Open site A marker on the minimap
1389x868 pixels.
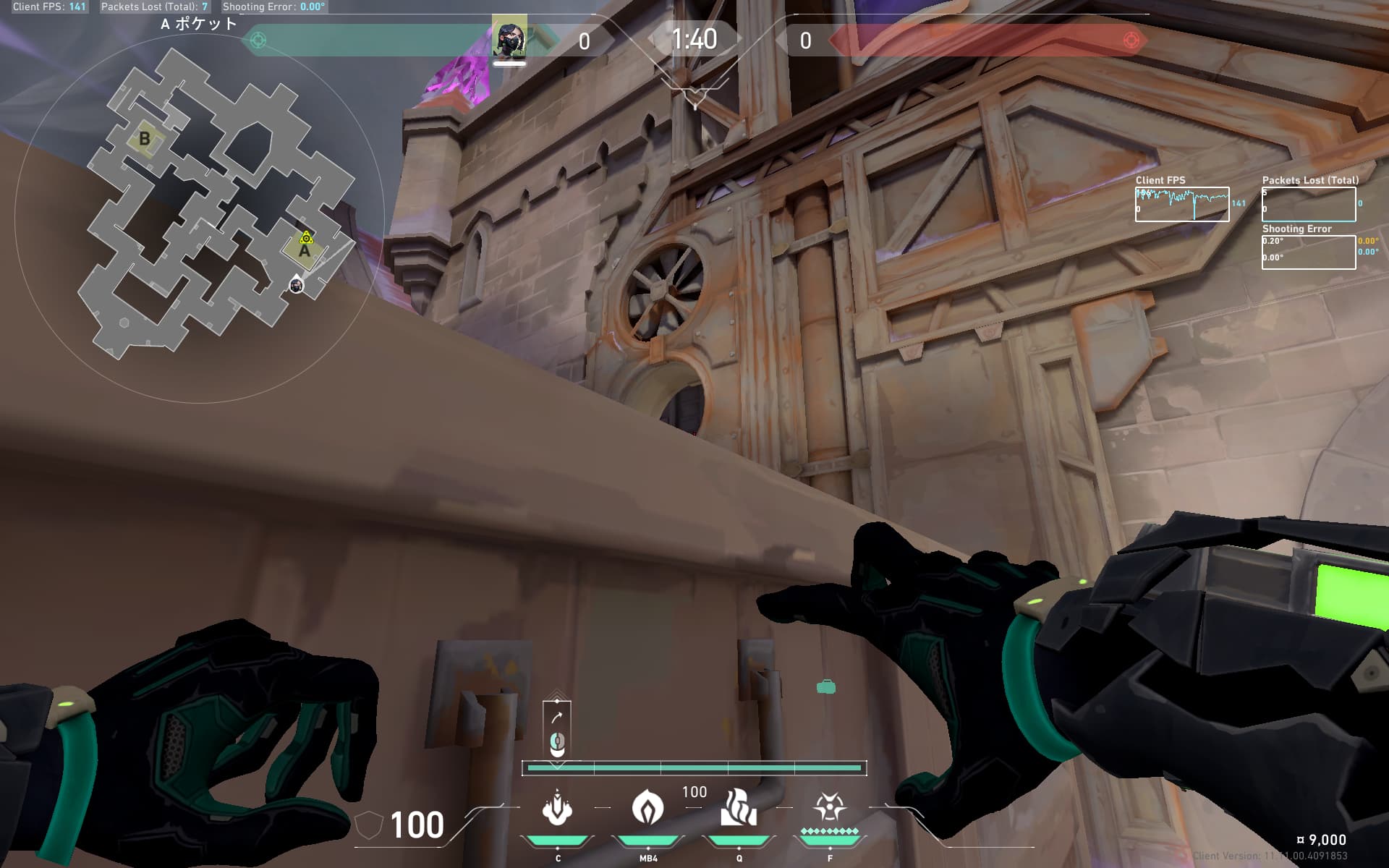point(303,250)
